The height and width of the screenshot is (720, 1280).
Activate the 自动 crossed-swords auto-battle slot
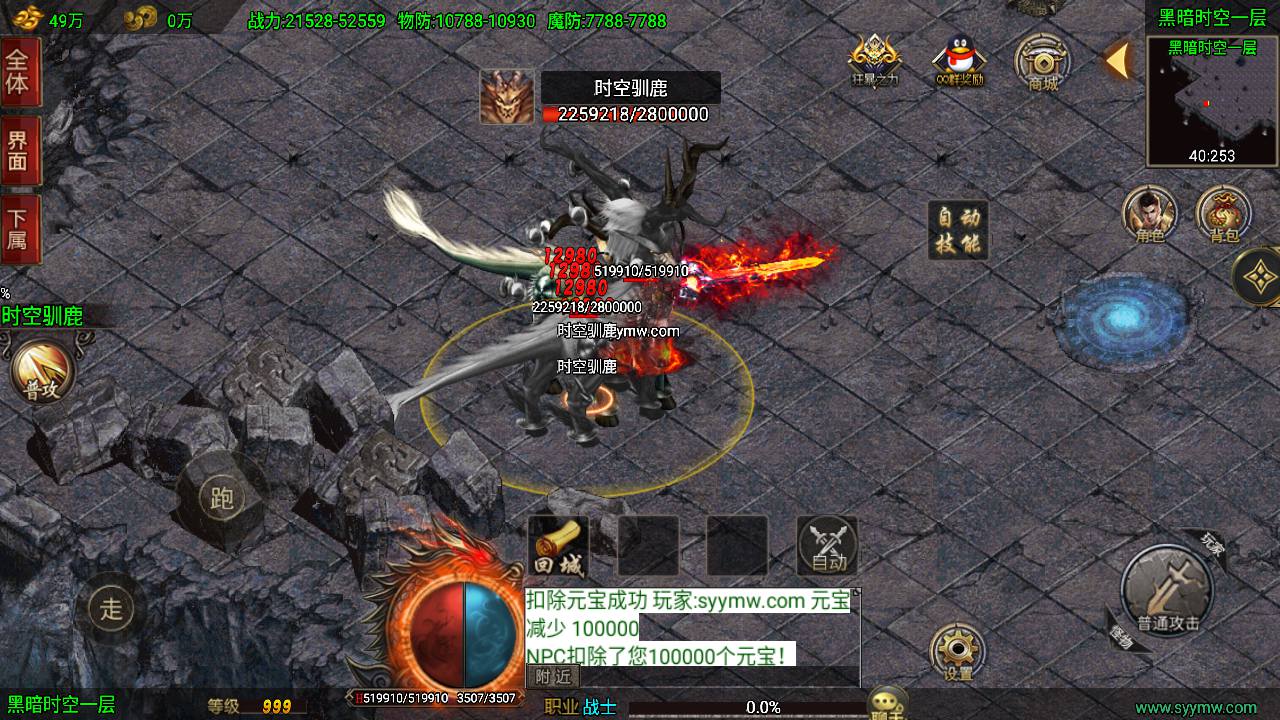(x=828, y=546)
